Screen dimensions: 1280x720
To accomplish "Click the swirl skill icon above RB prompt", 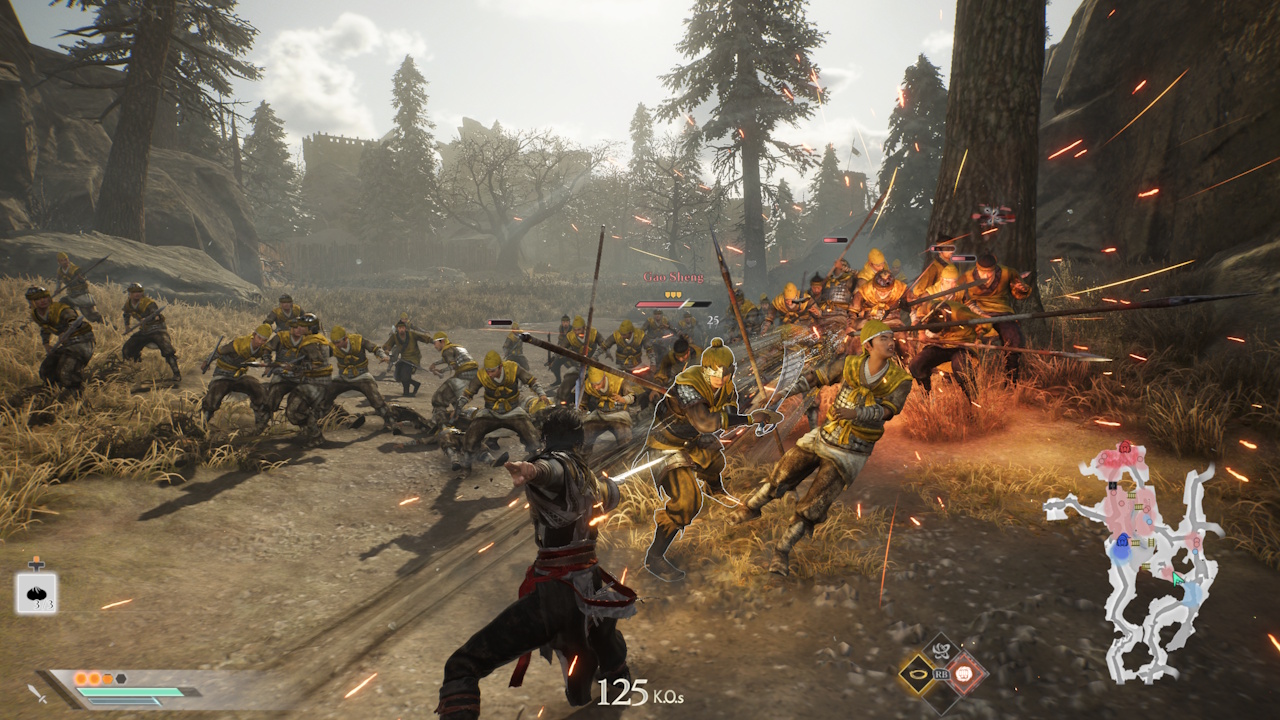I will (x=941, y=650).
